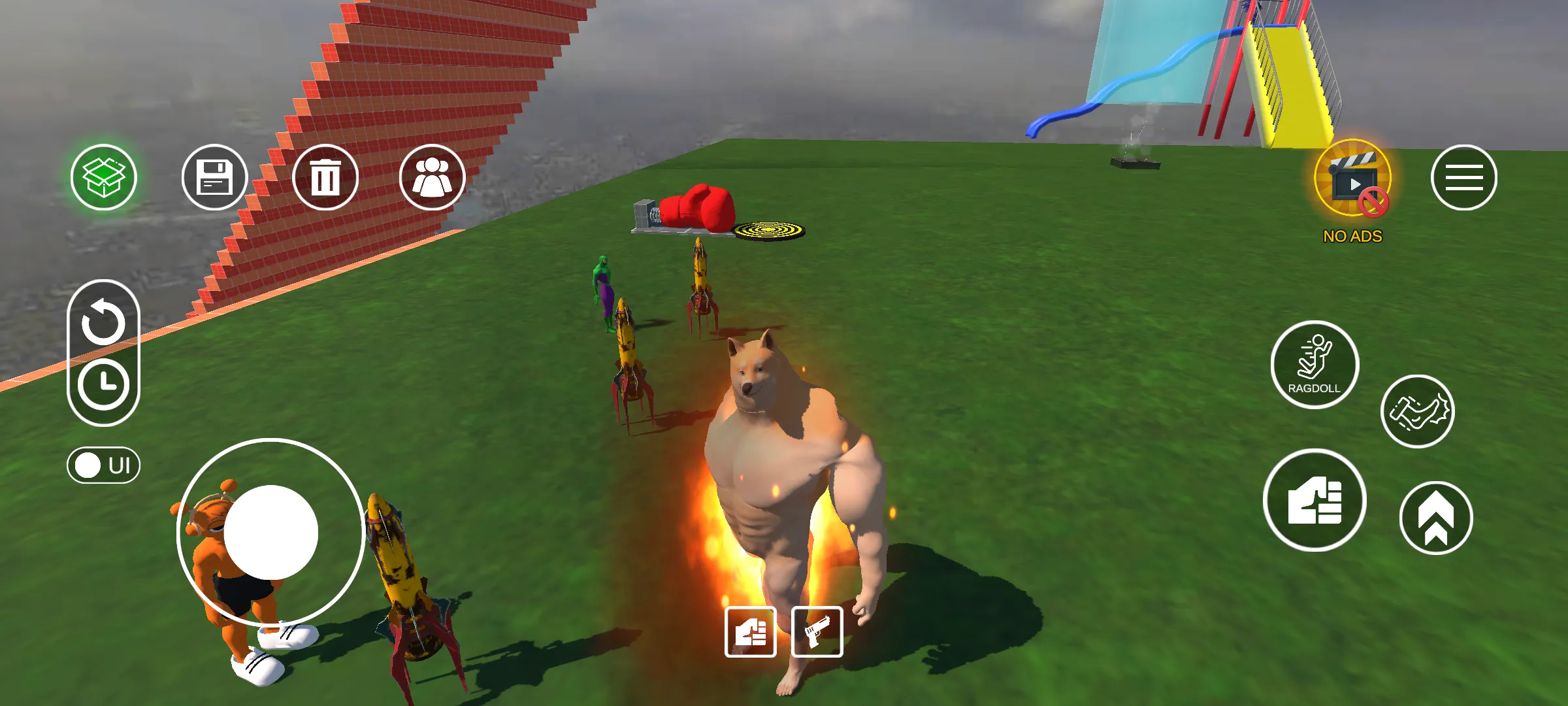The image size is (1568, 706).
Task: Open the hamburger menu
Action: [x=1463, y=177]
